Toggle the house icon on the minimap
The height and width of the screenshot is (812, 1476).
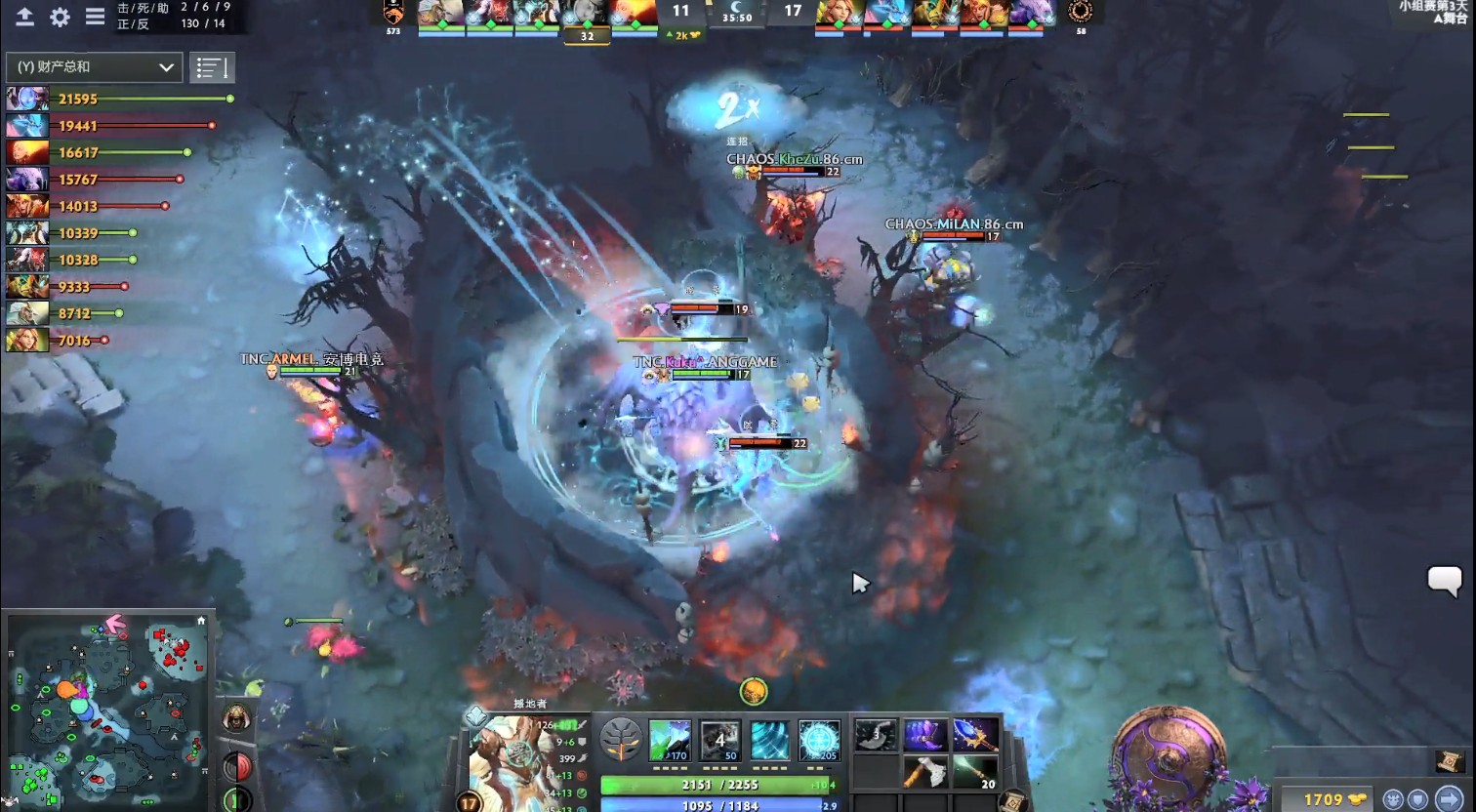tap(202, 619)
